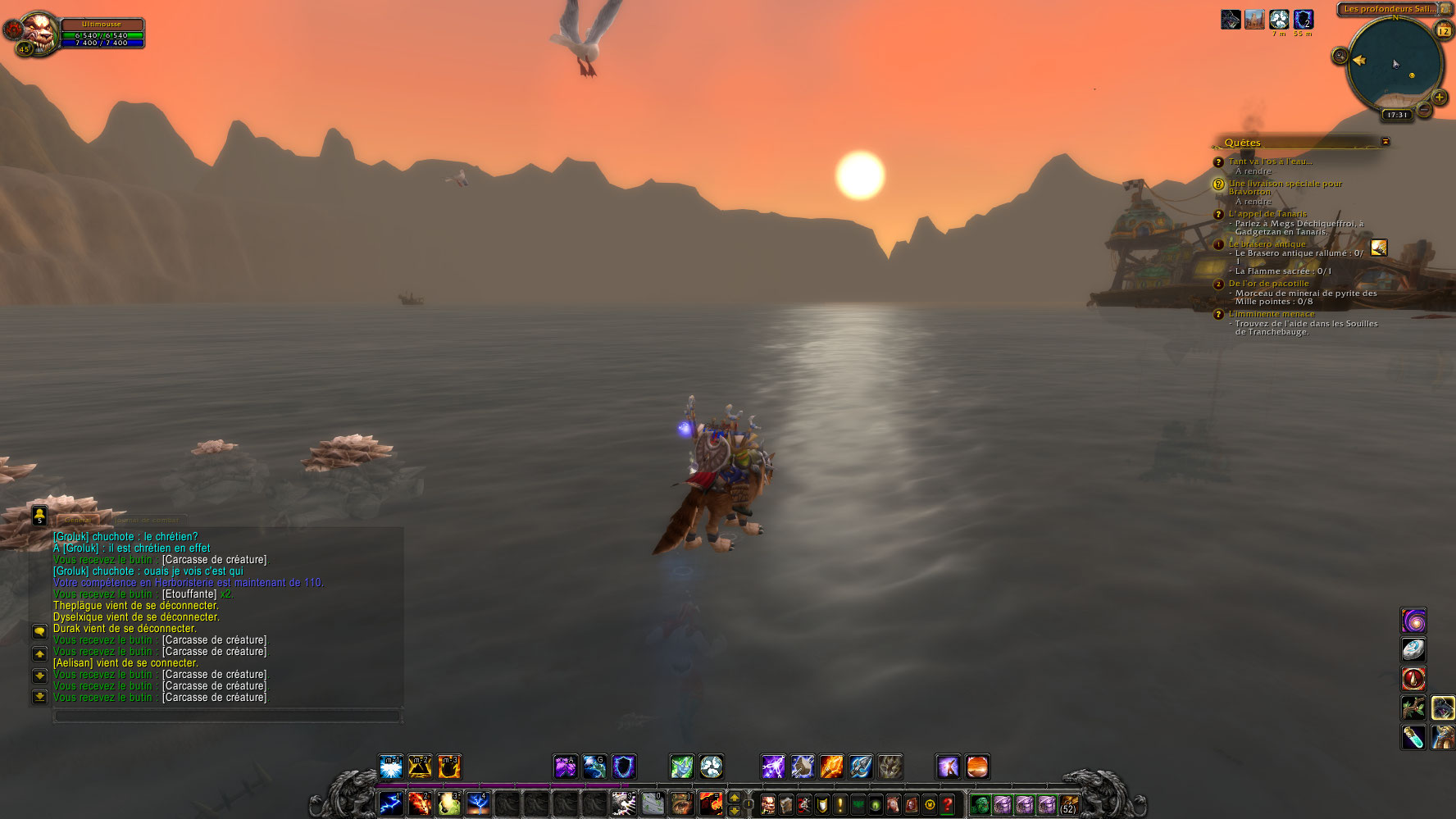Open the social friends button showing 5
This screenshot has height=819, width=1456.
(39, 515)
